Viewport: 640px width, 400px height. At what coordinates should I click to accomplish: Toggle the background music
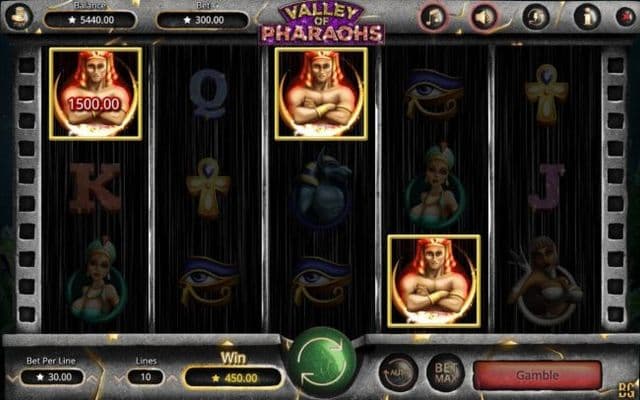434,17
